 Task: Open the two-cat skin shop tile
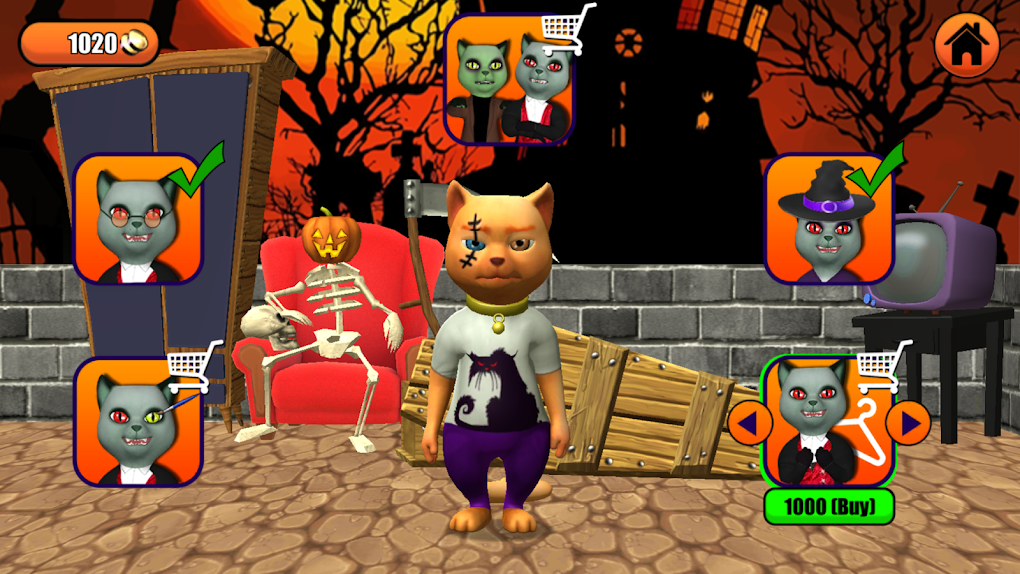pyautogui.click(x=510, y=80)
